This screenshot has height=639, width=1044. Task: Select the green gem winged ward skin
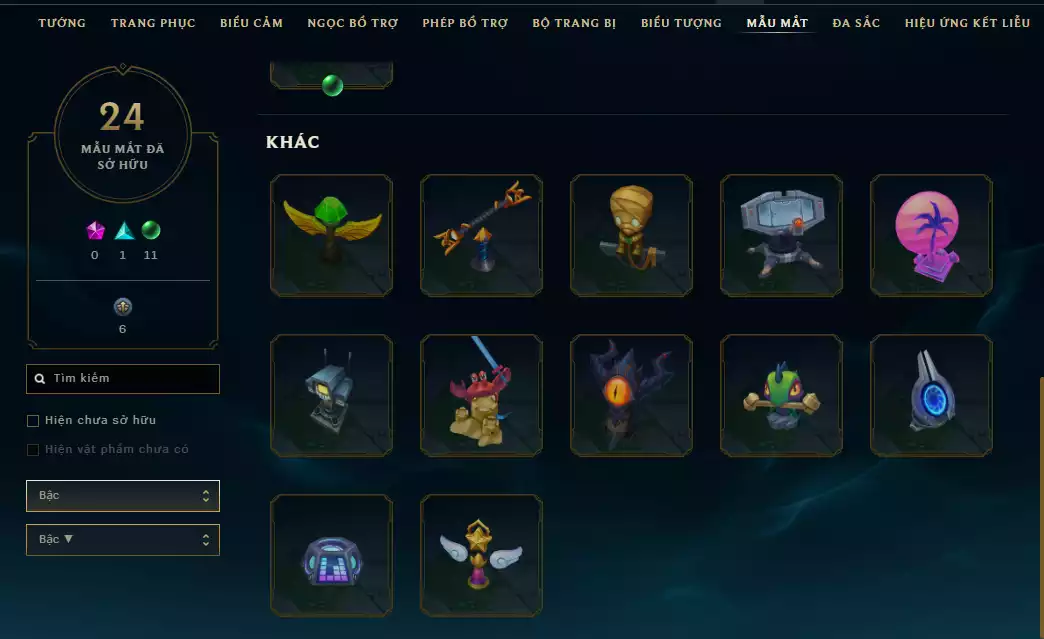pos(331,235)
